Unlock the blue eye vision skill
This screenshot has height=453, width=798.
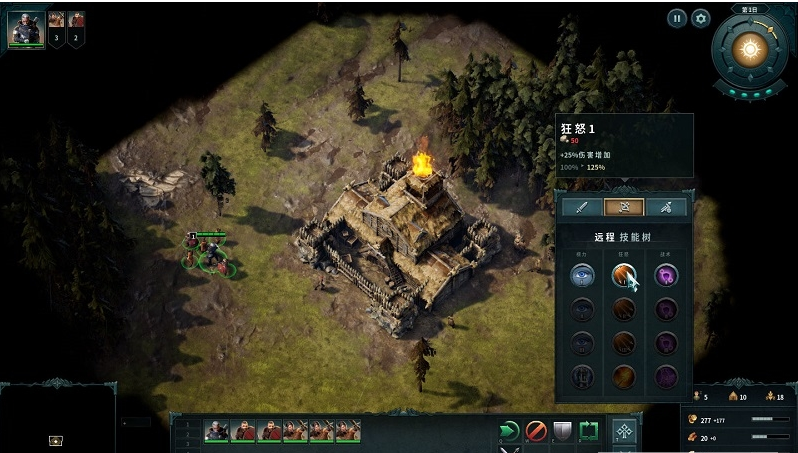(582, 275)
